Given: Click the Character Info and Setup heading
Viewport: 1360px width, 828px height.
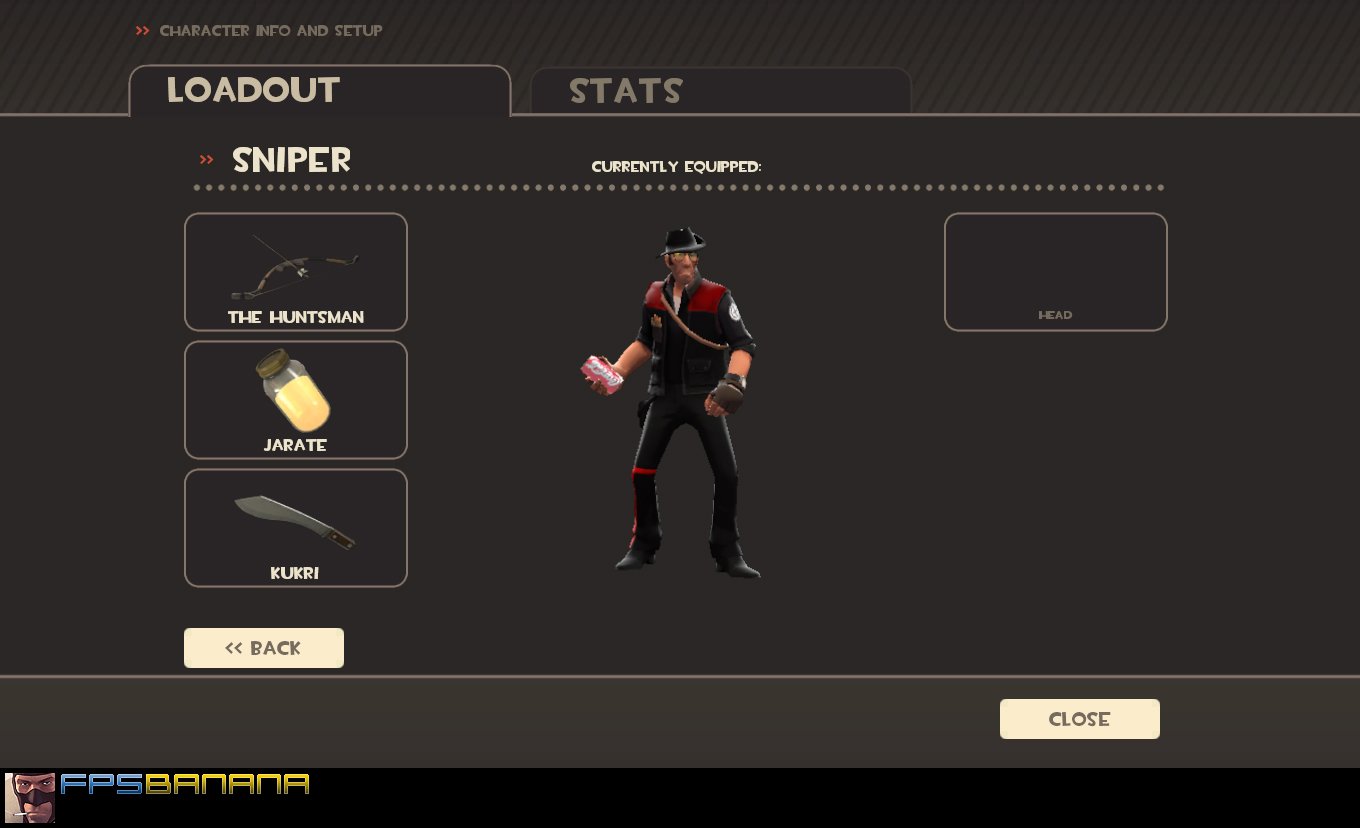Looking at the screenshot, I should [271, 30].
